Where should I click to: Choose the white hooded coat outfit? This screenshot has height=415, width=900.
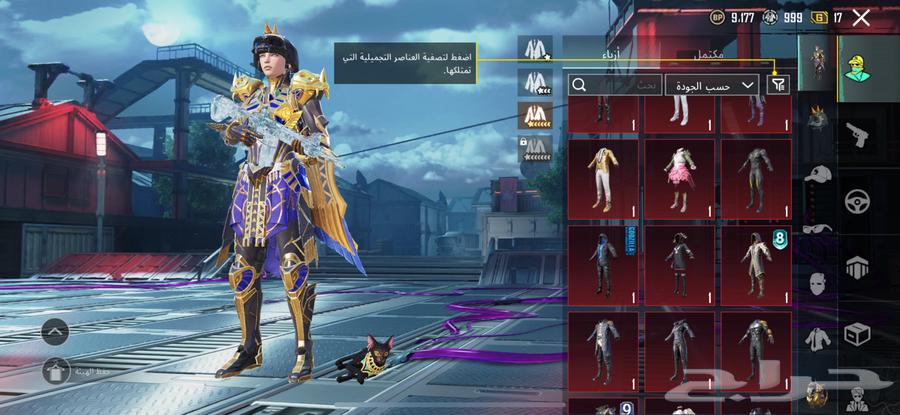coord(756,264)
